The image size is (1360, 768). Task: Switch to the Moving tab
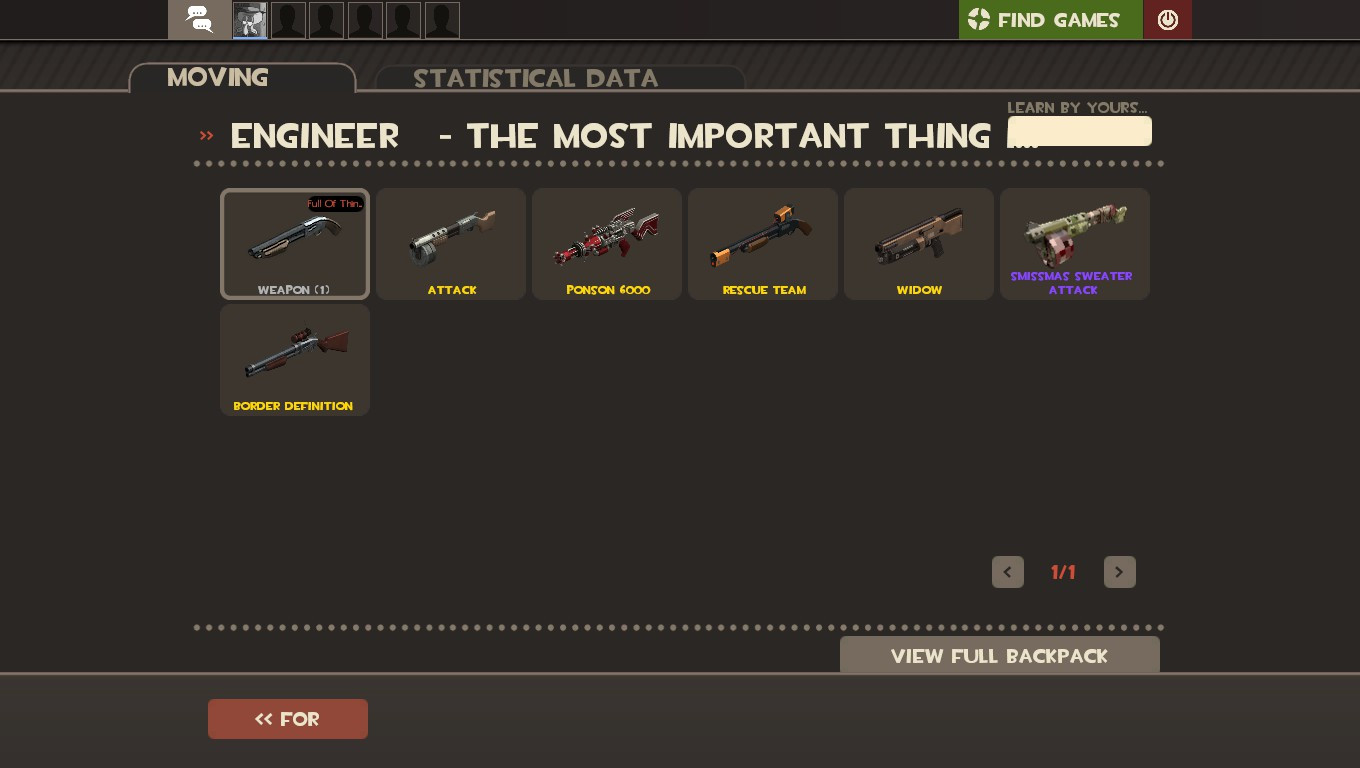tap(218, 78)
